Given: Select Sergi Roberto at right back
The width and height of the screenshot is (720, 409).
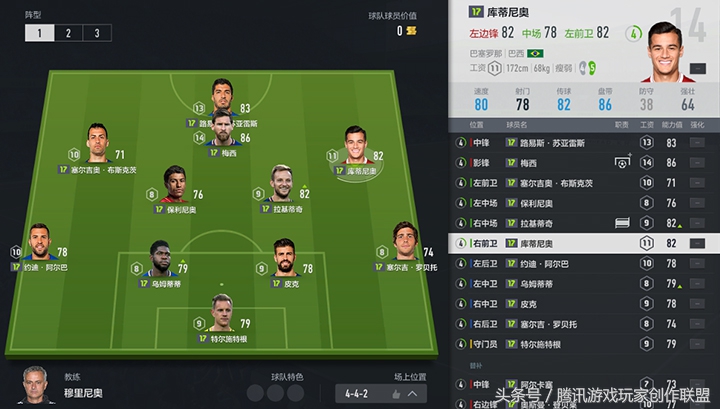Looking at the screenshot, I should 404,243.
